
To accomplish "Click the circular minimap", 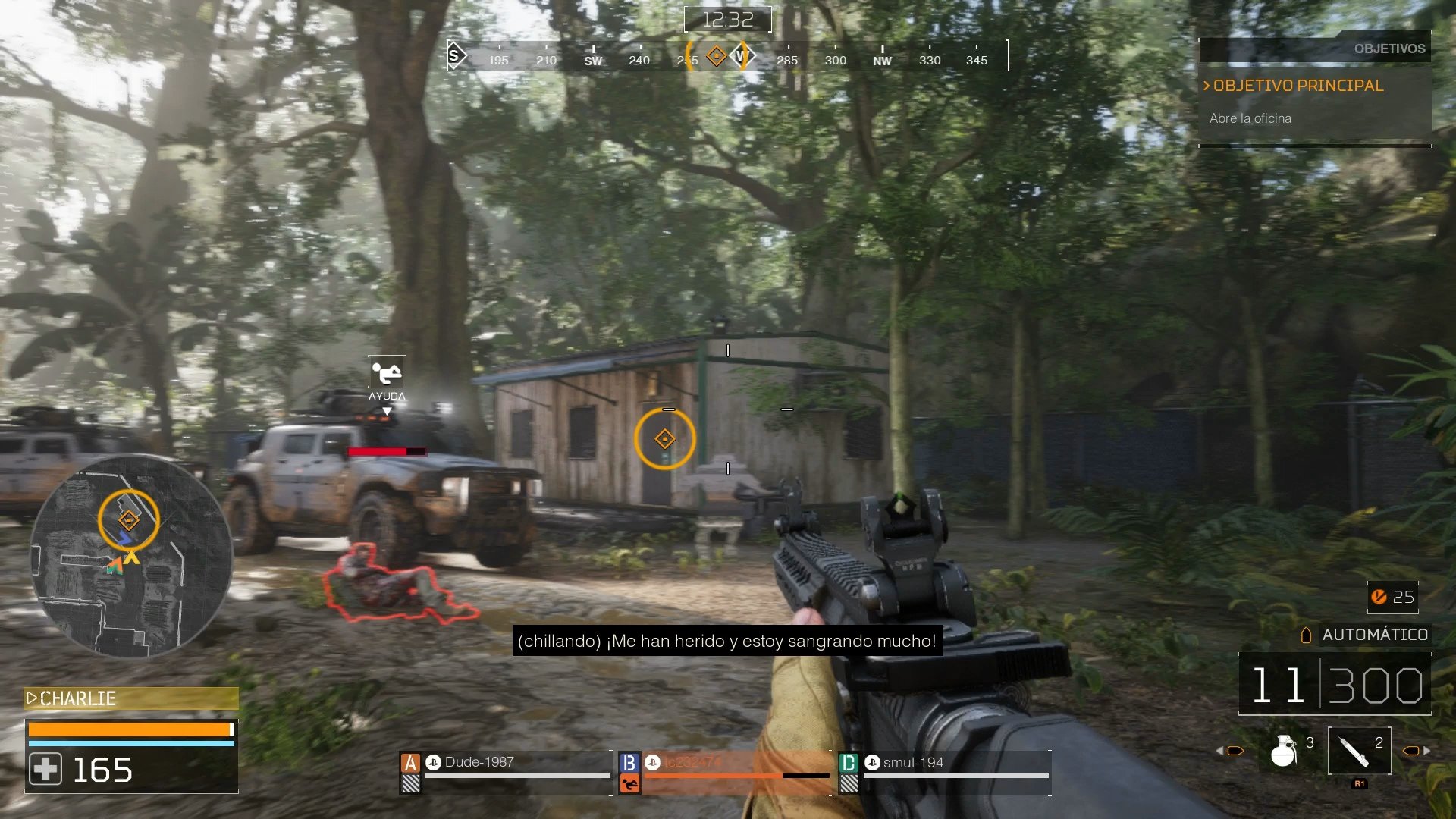I will point(130,555).
